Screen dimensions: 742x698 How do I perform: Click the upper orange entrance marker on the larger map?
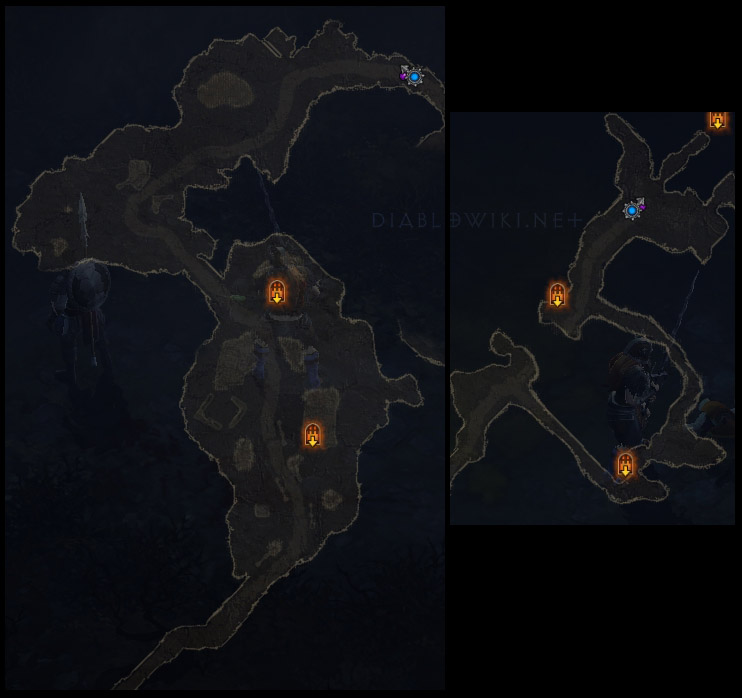[276, 292]
